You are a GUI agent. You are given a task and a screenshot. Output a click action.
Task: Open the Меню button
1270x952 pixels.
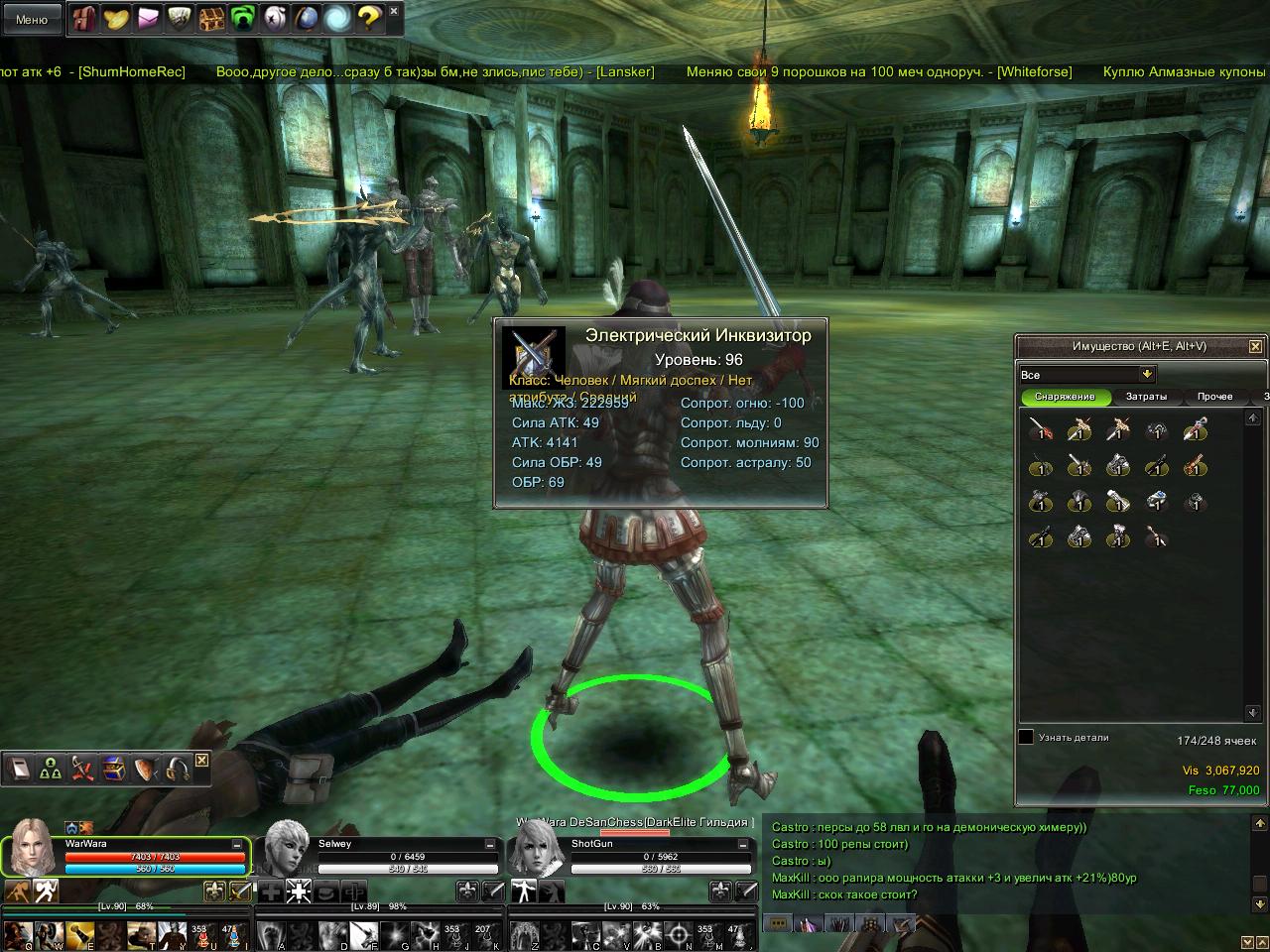point(32,19)
